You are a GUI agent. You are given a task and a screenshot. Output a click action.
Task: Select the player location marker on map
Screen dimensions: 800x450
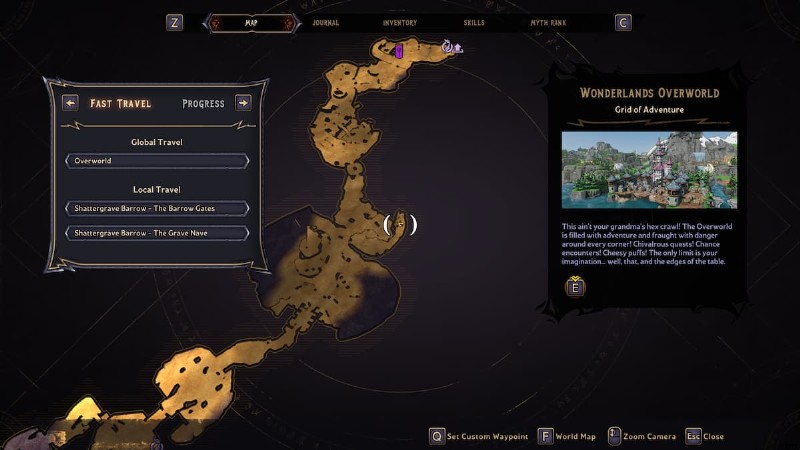pyautogui.click(x=400, y=225)
